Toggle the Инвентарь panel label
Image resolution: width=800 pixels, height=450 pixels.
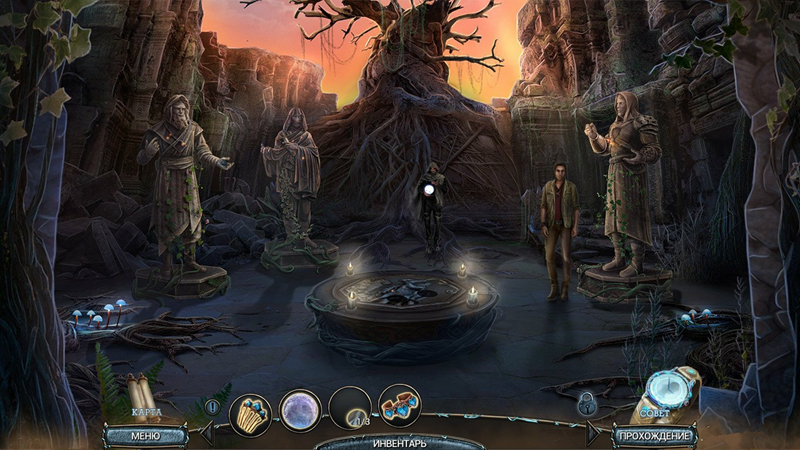[400, 441]
